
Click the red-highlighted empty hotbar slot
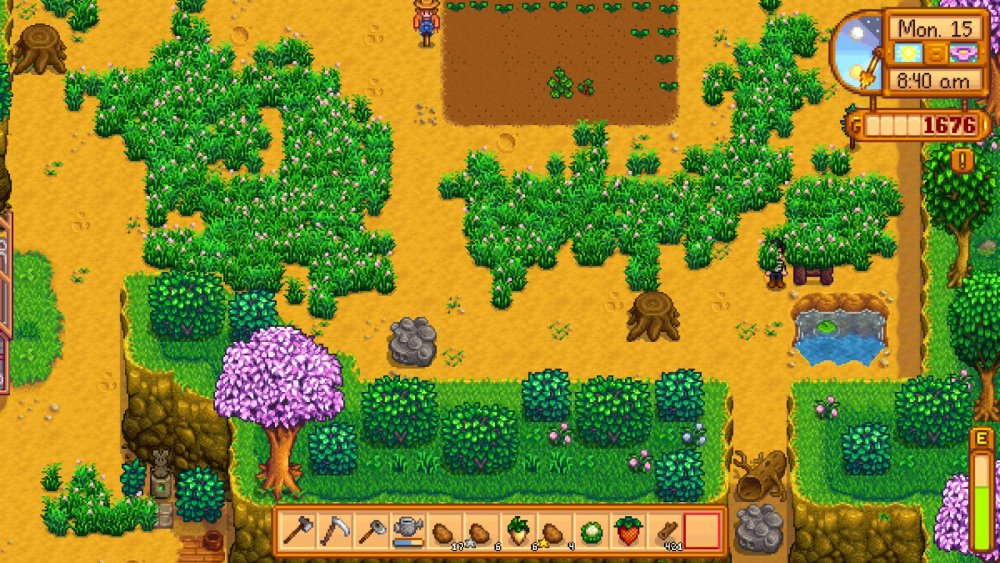[702, 530]
